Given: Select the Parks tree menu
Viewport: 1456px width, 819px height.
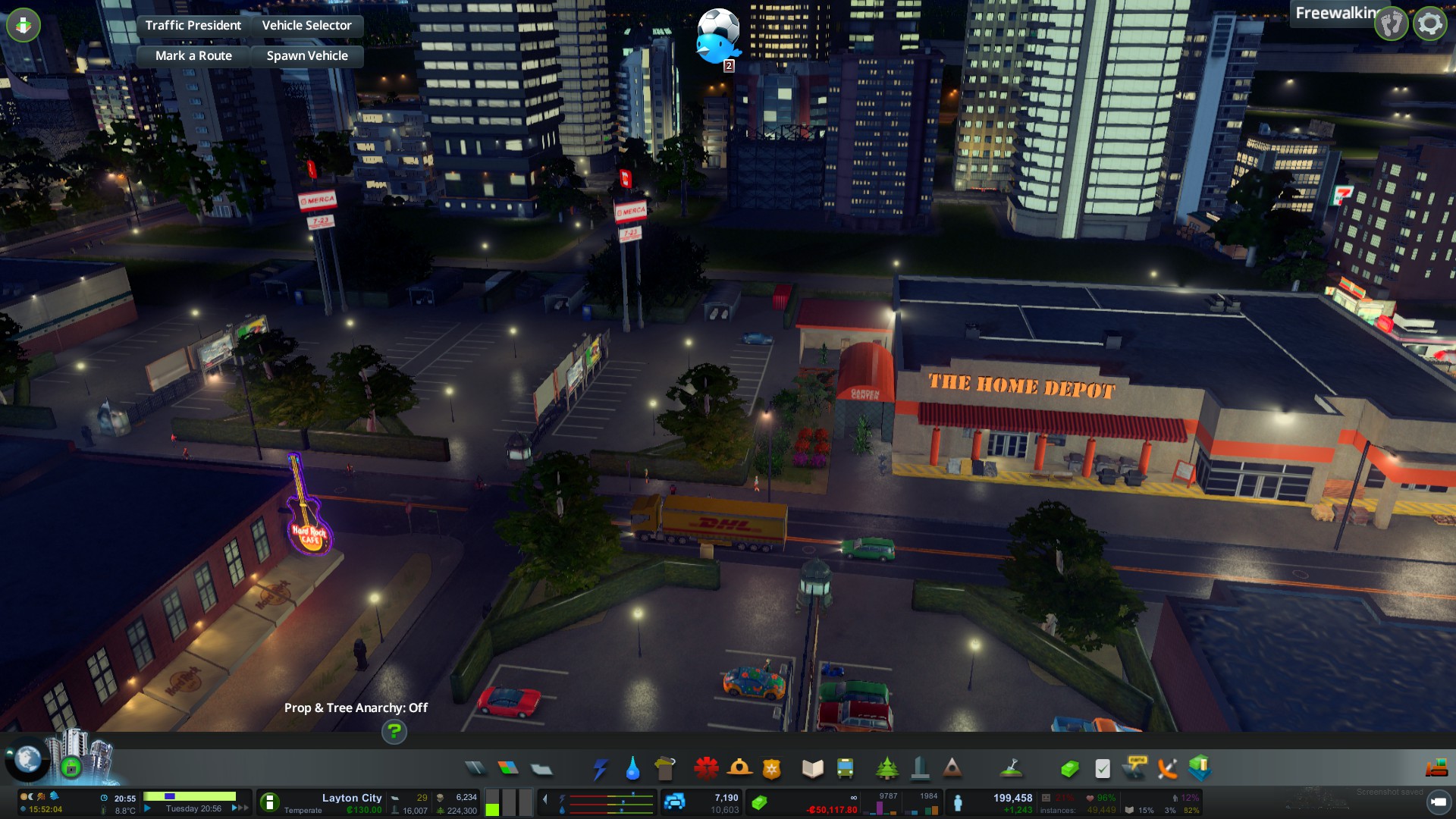Looking at the screenshot, I should pyautogui.click(x=886, y=769).
